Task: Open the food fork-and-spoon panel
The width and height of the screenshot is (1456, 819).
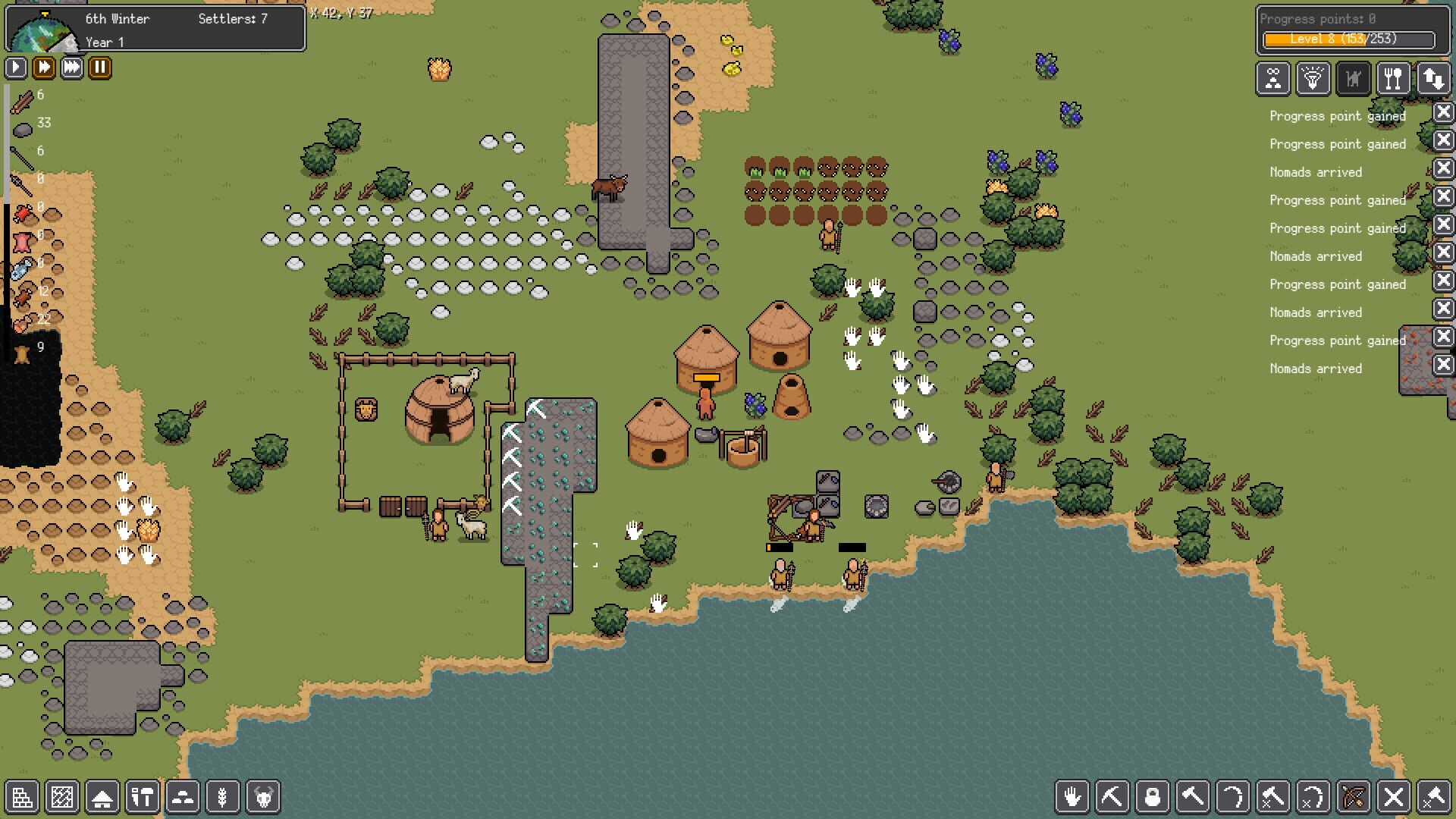Action: 1394,78
